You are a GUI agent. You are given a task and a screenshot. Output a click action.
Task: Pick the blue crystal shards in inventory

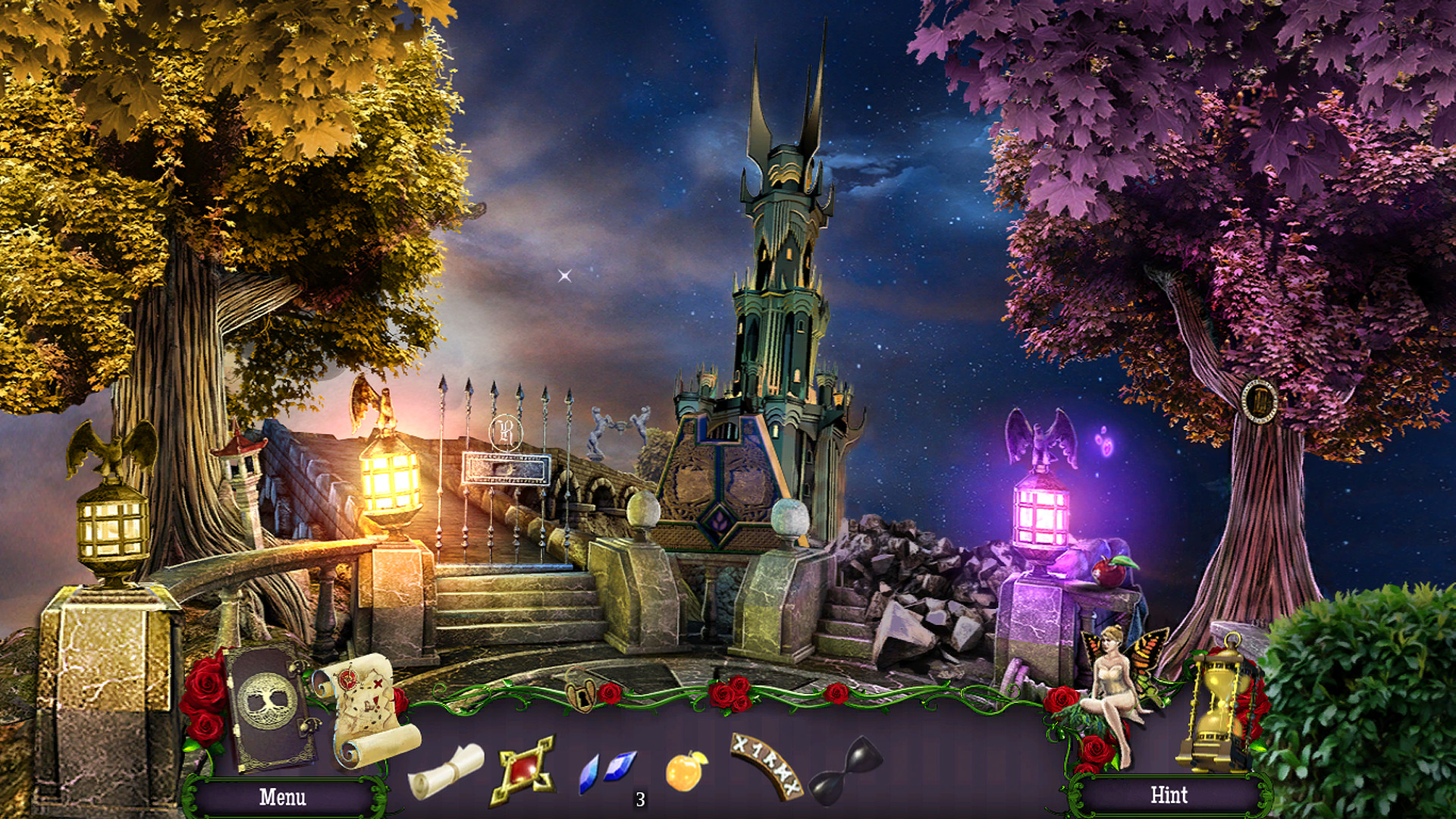click(607, 770)
